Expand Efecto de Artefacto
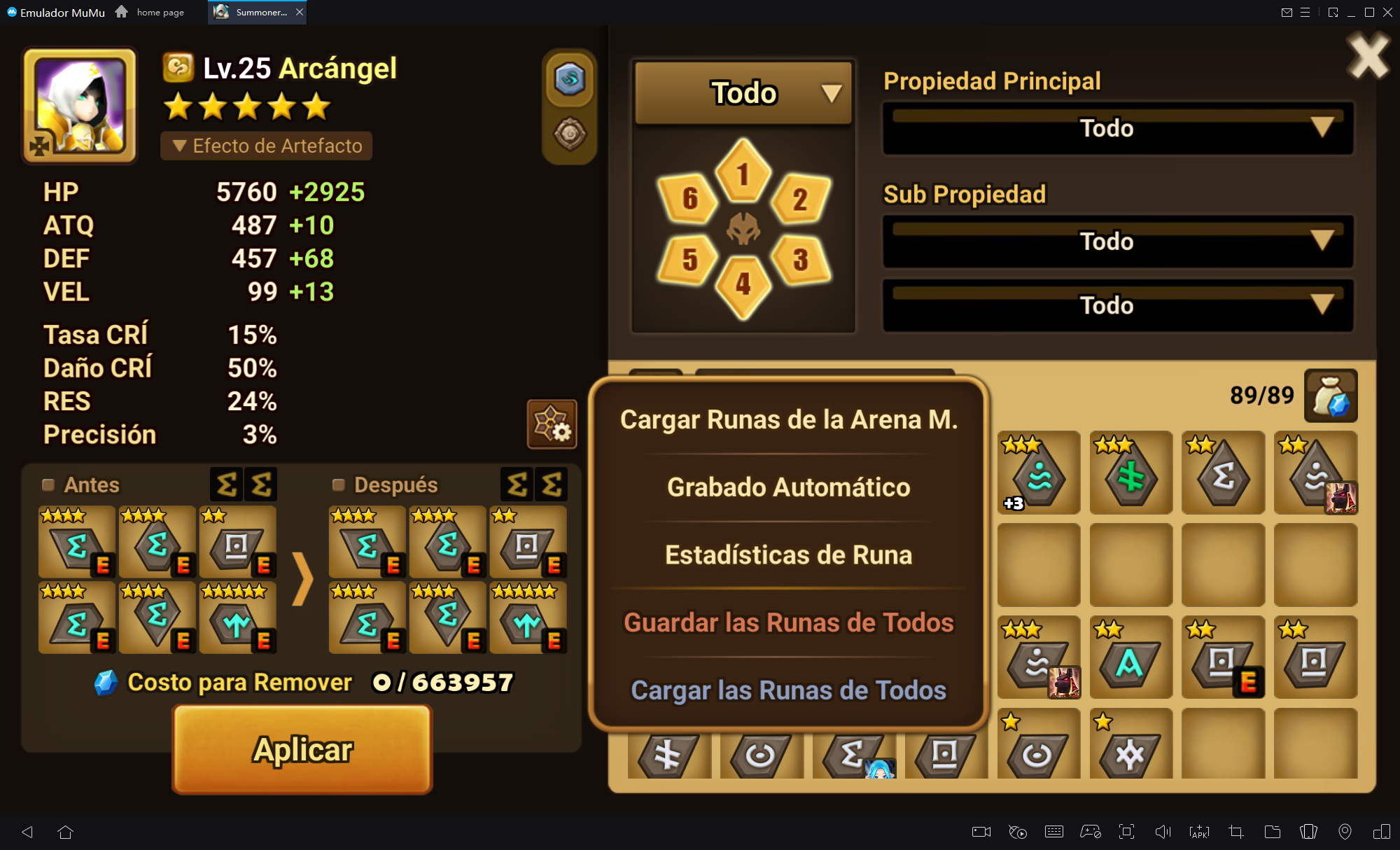Viewport: 1400px width, 850px height. coord(267,146)
